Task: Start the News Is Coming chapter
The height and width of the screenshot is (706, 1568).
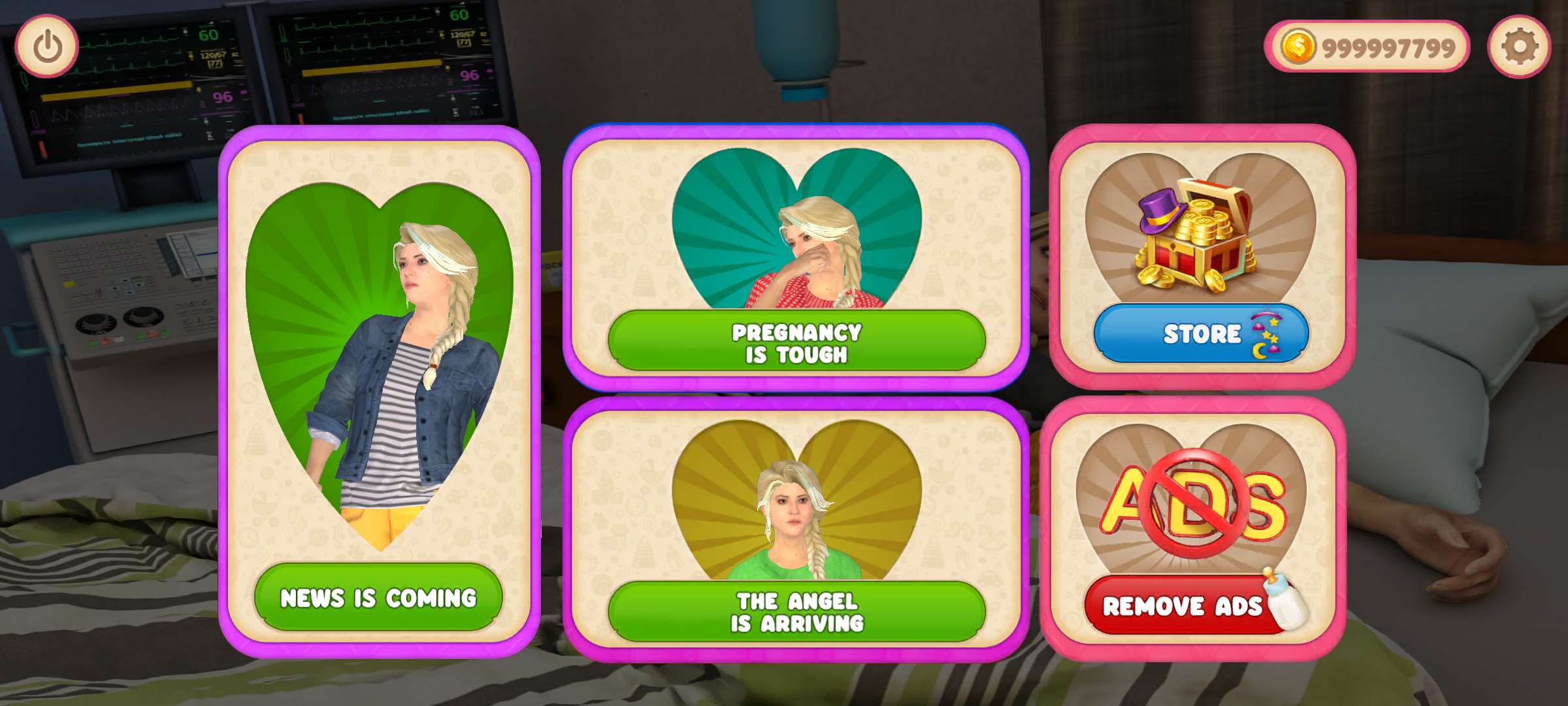Action: (378, 597)
